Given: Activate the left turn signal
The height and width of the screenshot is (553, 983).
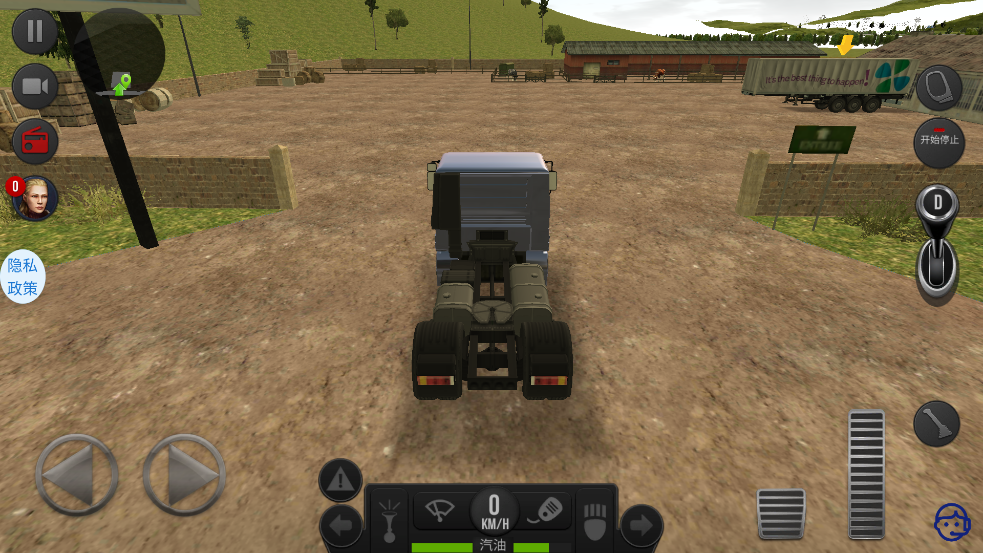Looking at the screenshot, I should (x=341, y=525).
